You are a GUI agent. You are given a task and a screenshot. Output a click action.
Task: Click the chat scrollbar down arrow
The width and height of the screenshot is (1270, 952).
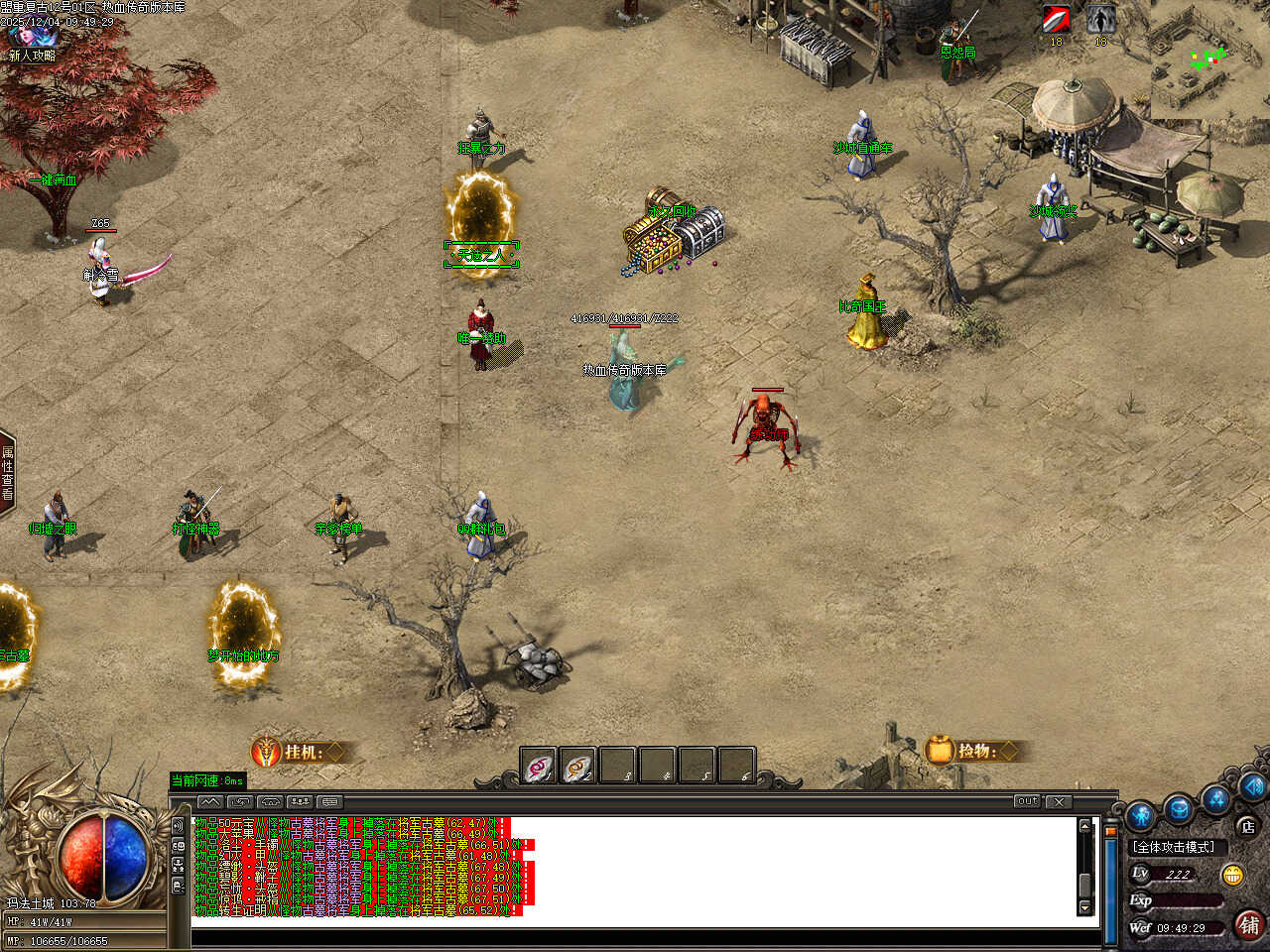1084,907
